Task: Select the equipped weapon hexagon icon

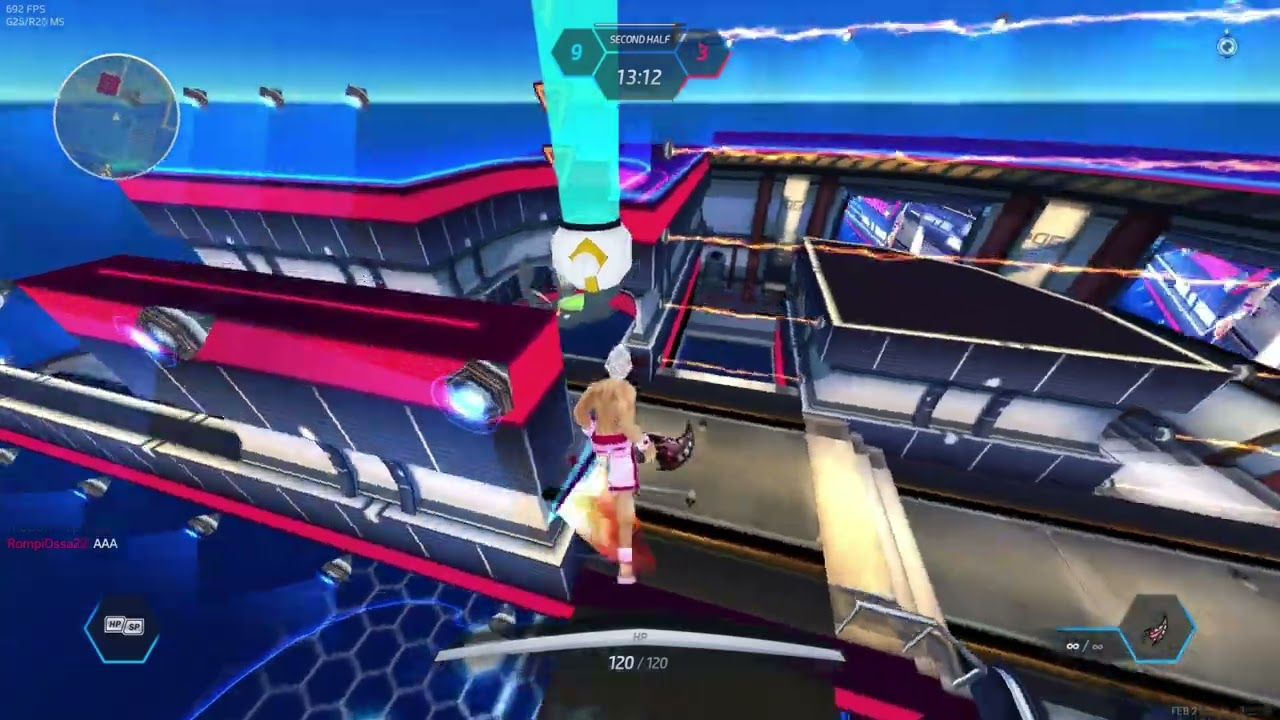Action: tap(1157, 630)
